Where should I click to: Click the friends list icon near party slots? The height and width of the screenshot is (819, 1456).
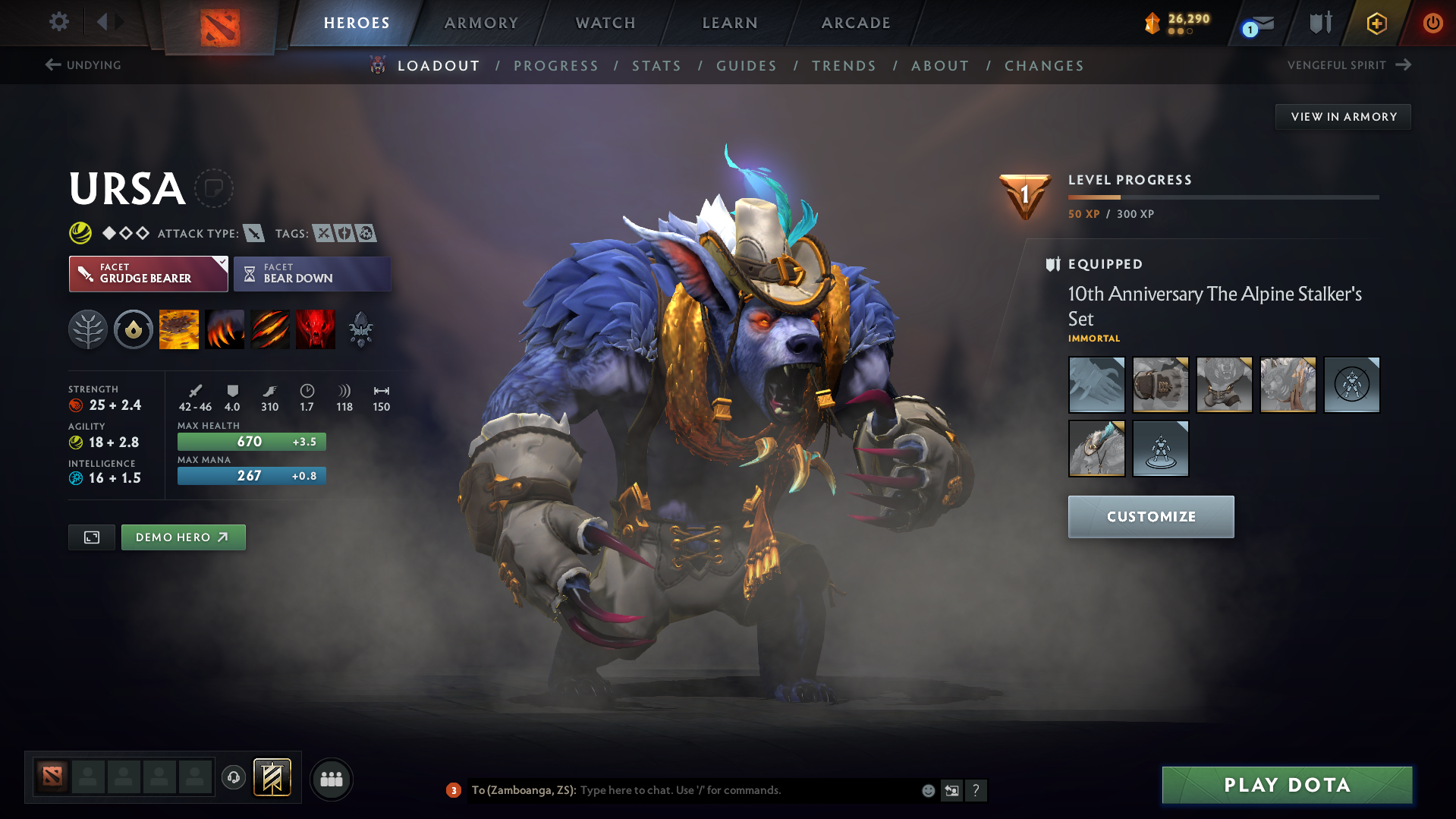tap(332, 778)
